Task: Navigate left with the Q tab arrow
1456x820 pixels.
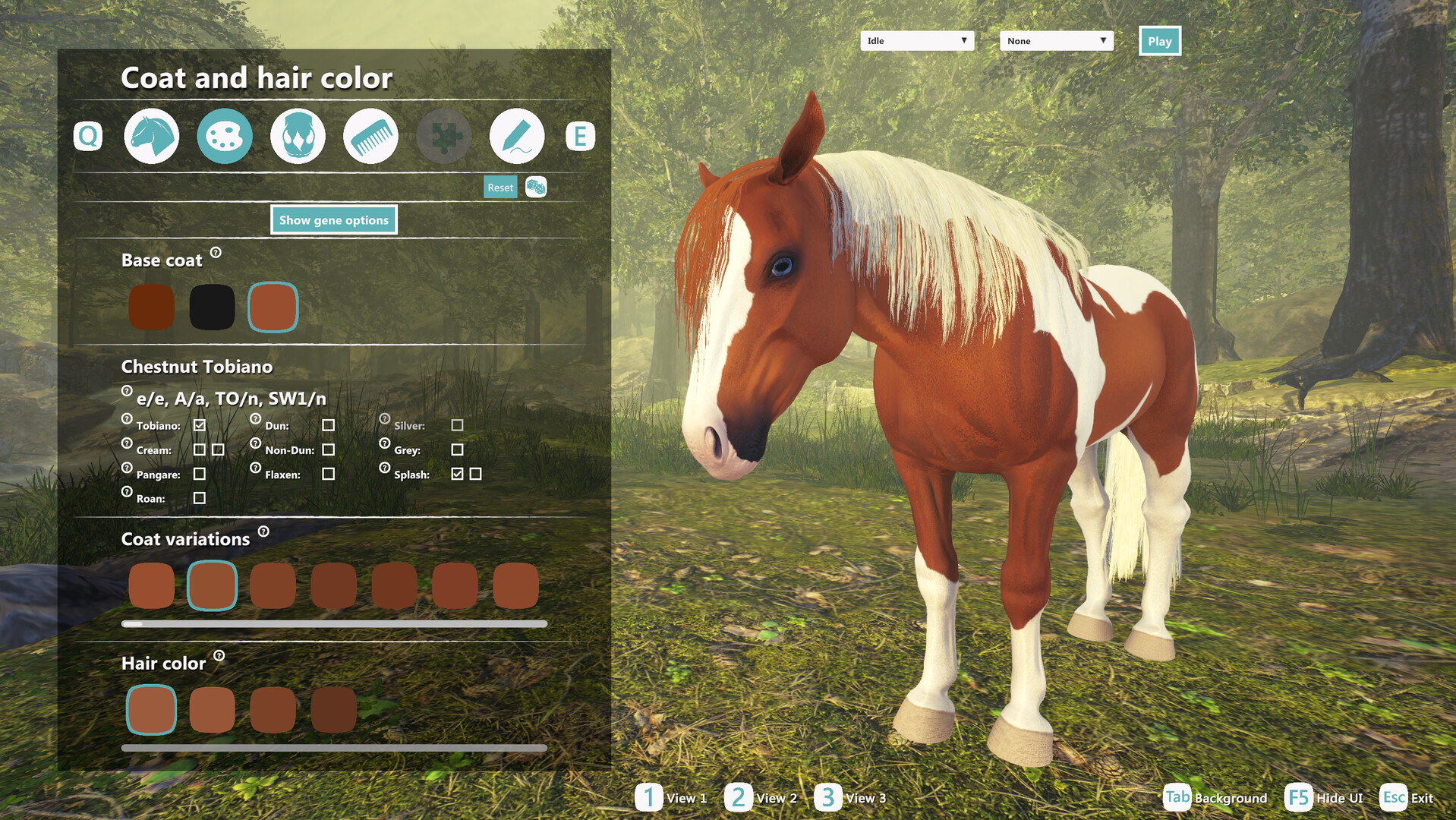Action: tap(87, 137)
